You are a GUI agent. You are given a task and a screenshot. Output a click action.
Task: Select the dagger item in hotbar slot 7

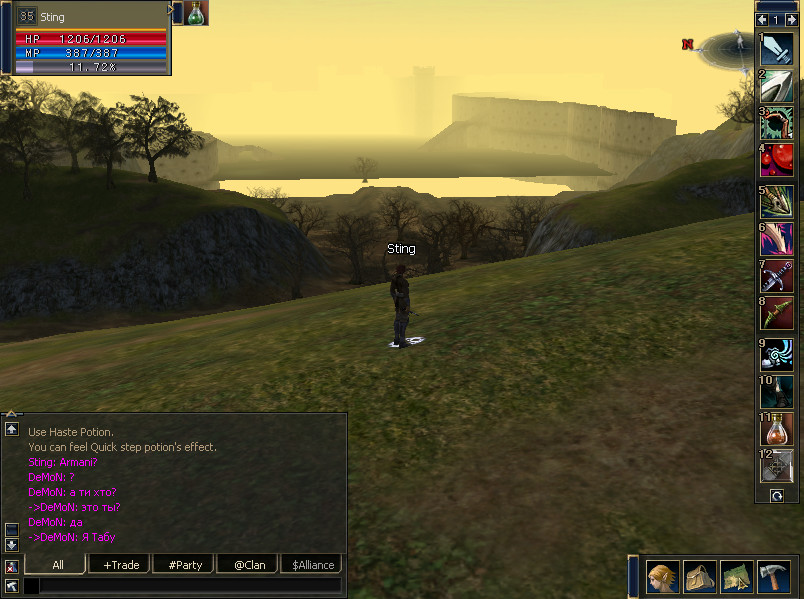[x=777, y=276]
